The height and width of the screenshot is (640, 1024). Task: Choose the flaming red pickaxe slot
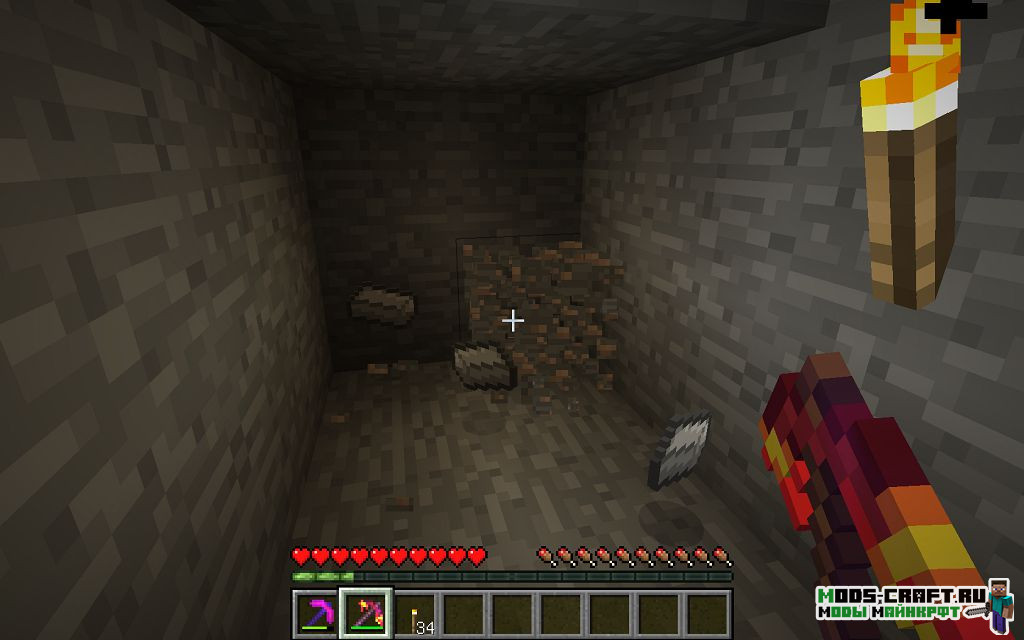[366, 613]
